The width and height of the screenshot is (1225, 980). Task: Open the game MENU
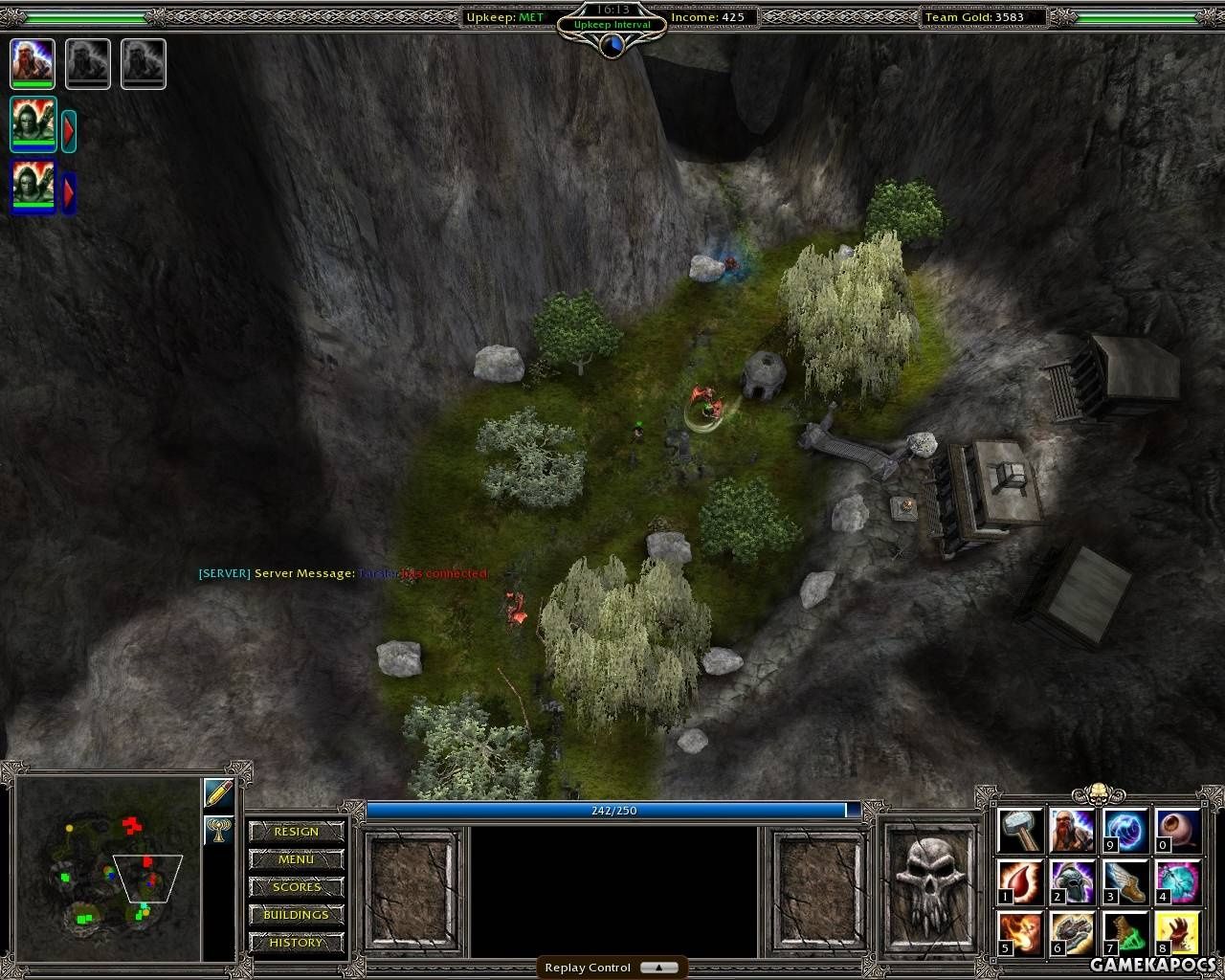pos(296,859)
